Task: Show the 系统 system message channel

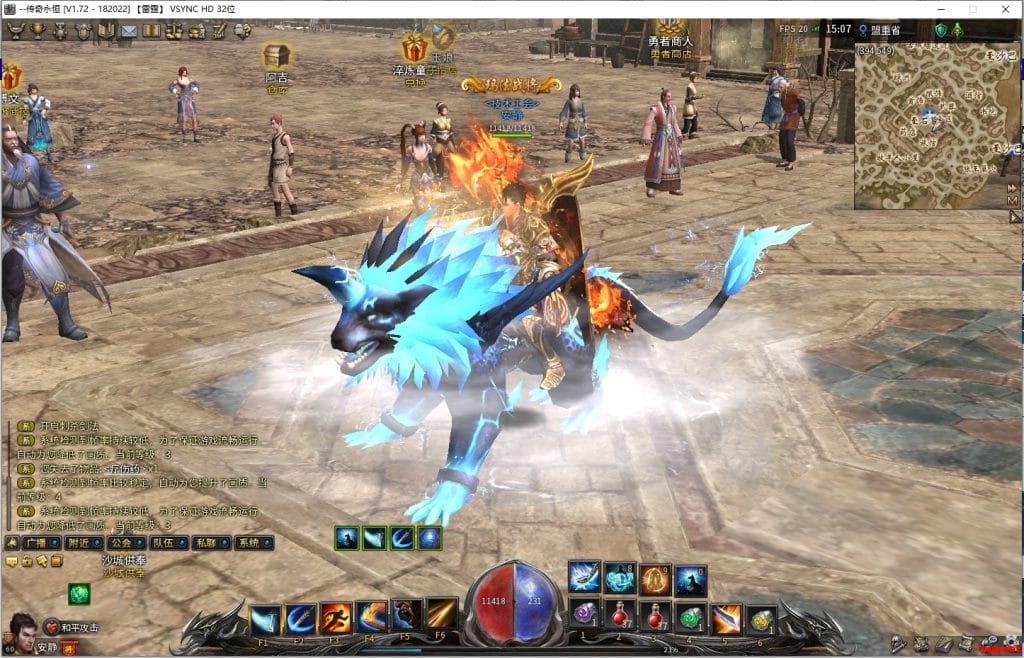Action: [x=247, y=543]
